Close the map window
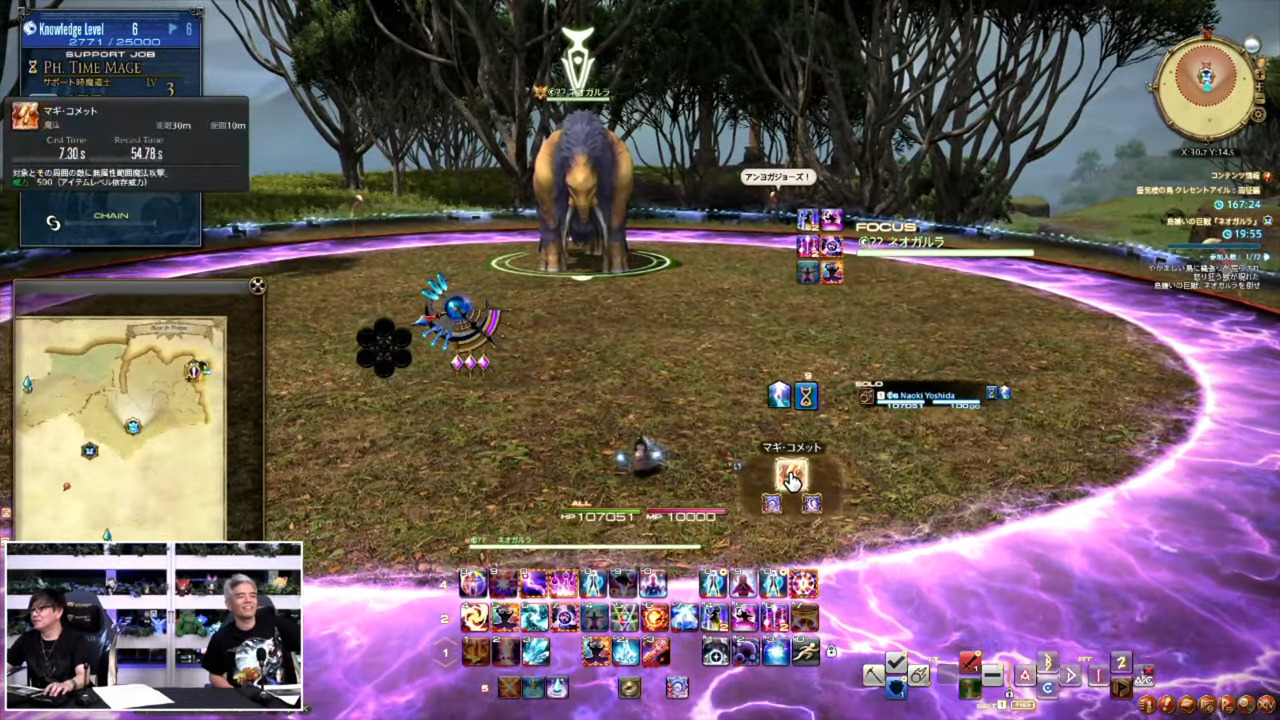Viewport: 1280px width, 720px height. [257, 286]
